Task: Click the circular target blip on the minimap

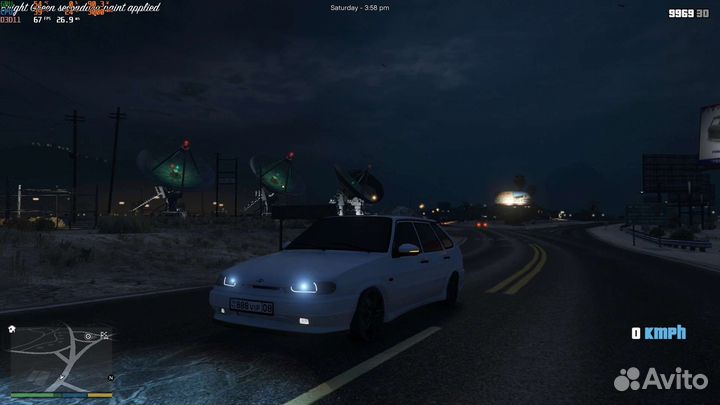Action: 89,336
